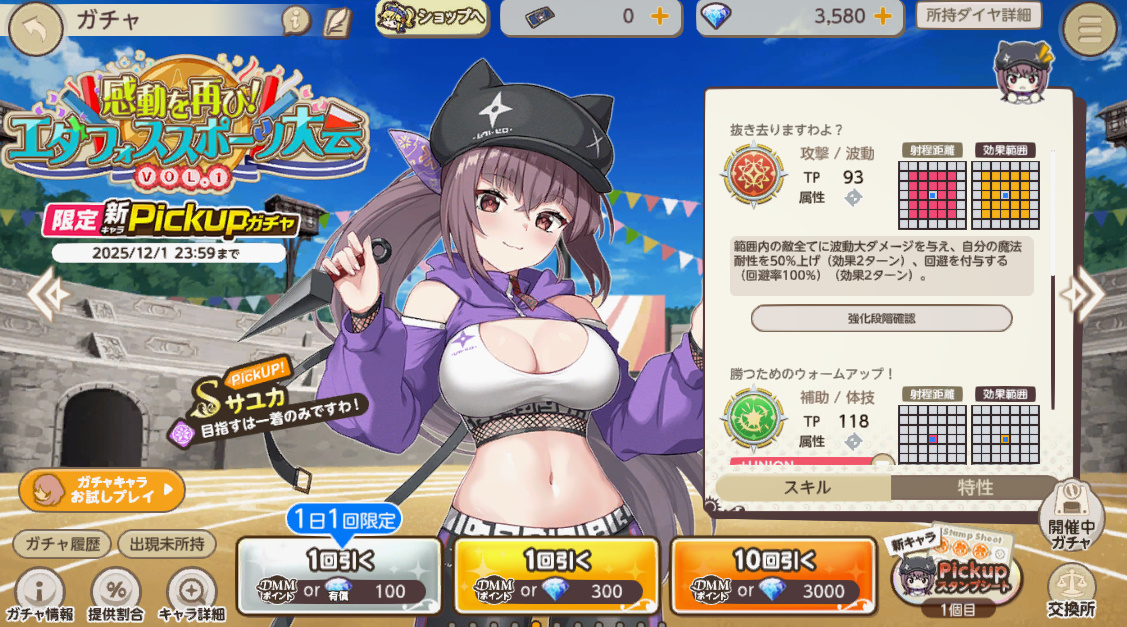Start ガチャキャラお試しプレイ trial play

click(x=102, y=490)
